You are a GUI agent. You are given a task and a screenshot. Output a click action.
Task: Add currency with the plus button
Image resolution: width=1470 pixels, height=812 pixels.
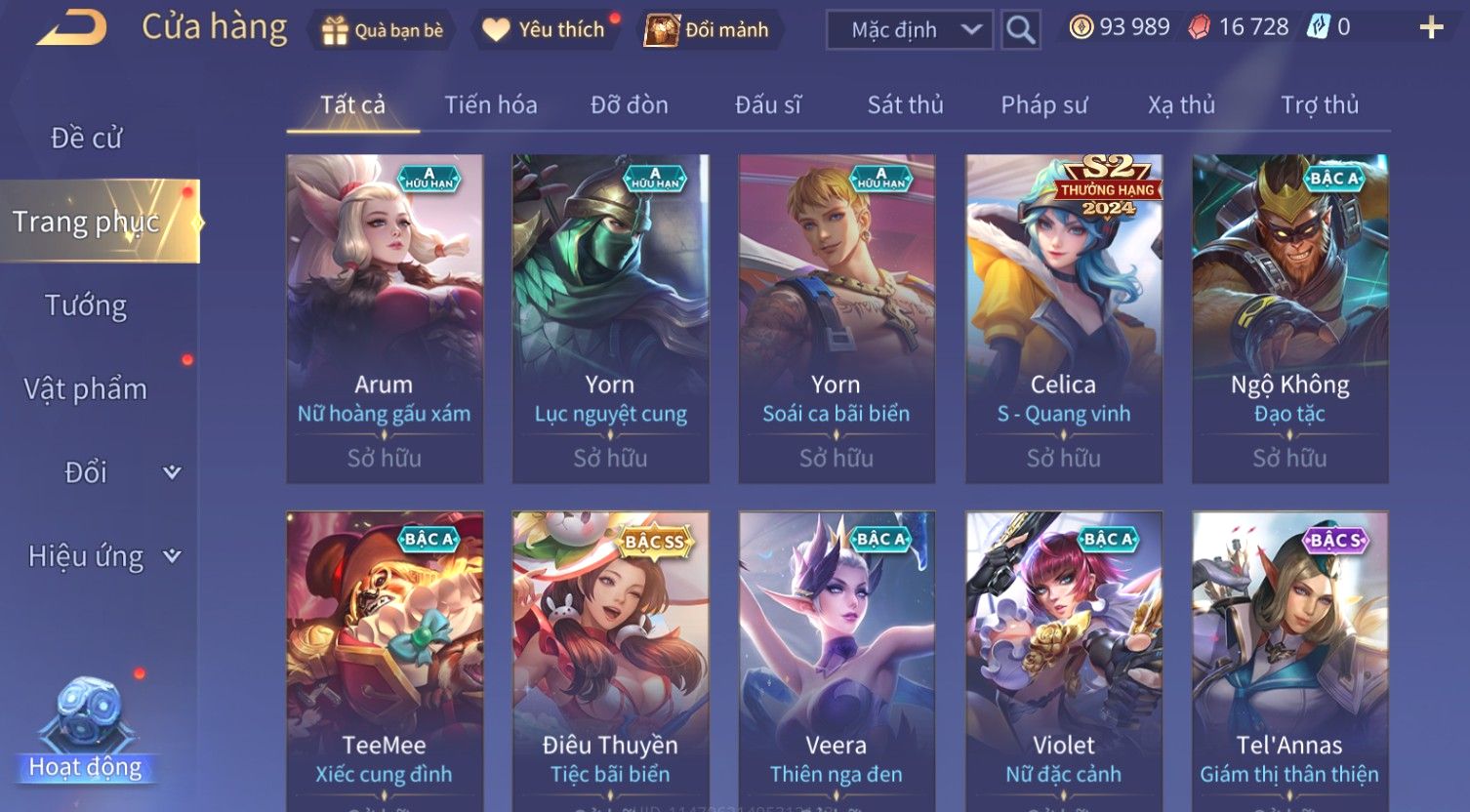[x=1431, y=27]
